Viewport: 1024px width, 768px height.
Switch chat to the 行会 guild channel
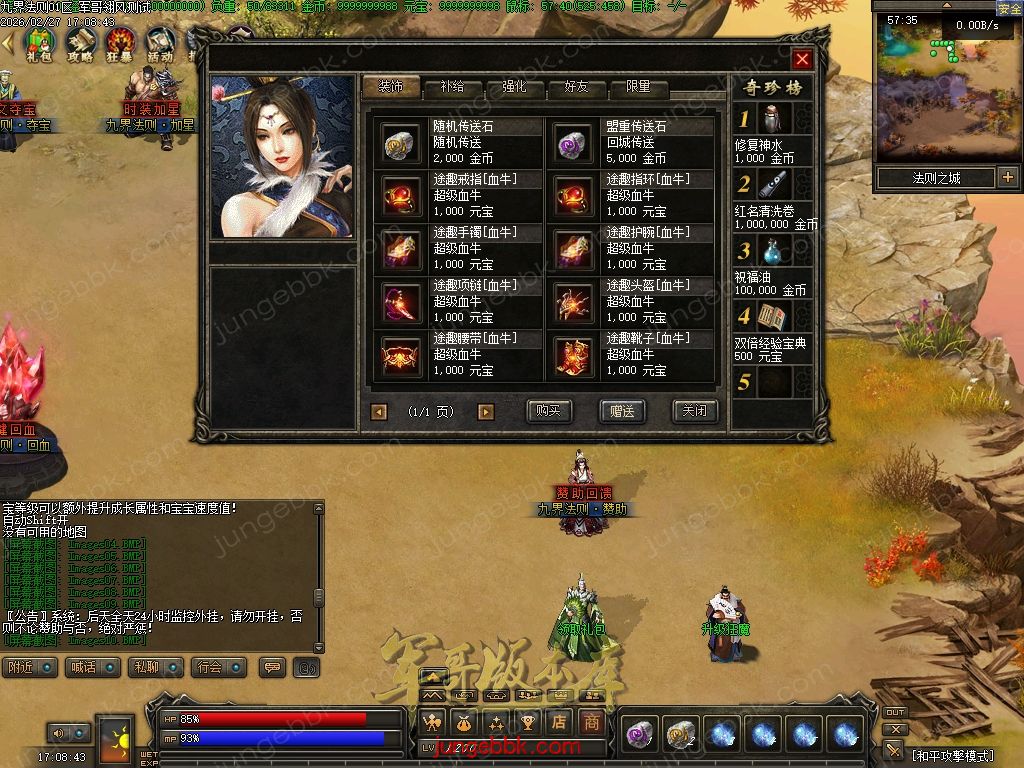click(x=209, y=667)
